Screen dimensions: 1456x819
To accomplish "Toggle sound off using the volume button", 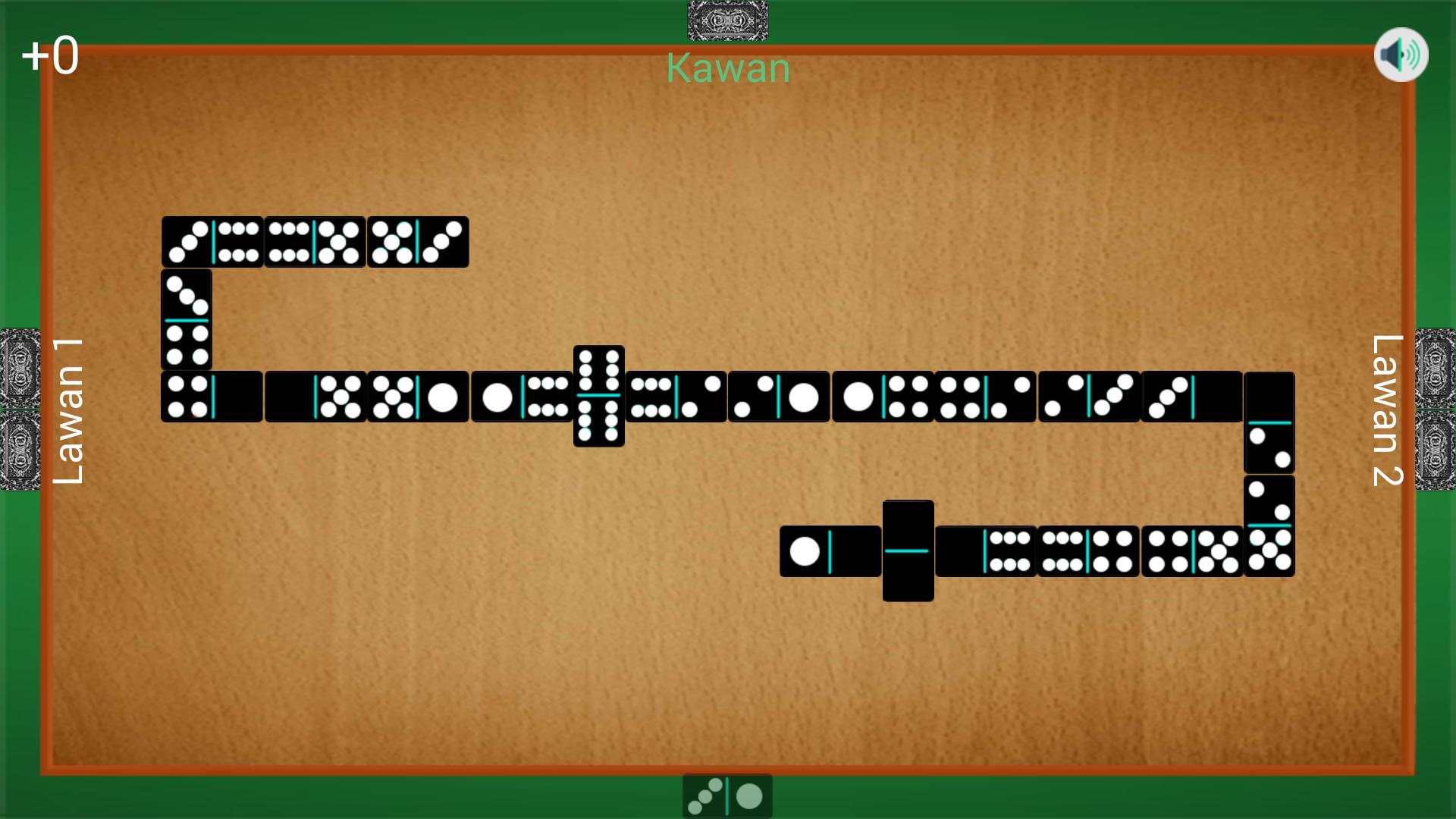I will click(x=1401, y=54).
